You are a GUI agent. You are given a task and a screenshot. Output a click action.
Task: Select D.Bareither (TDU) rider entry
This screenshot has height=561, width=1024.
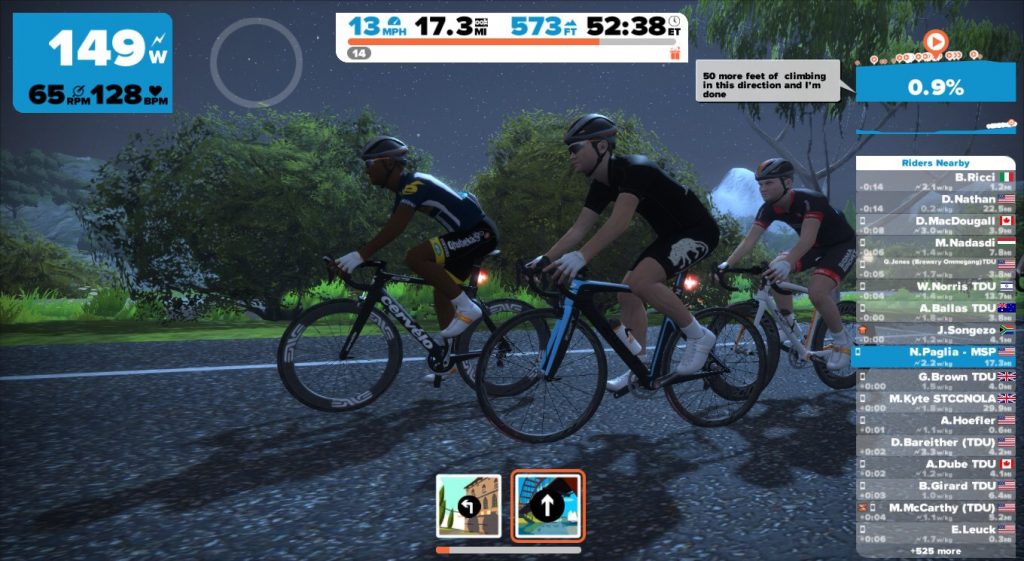[x=936, y=446]
